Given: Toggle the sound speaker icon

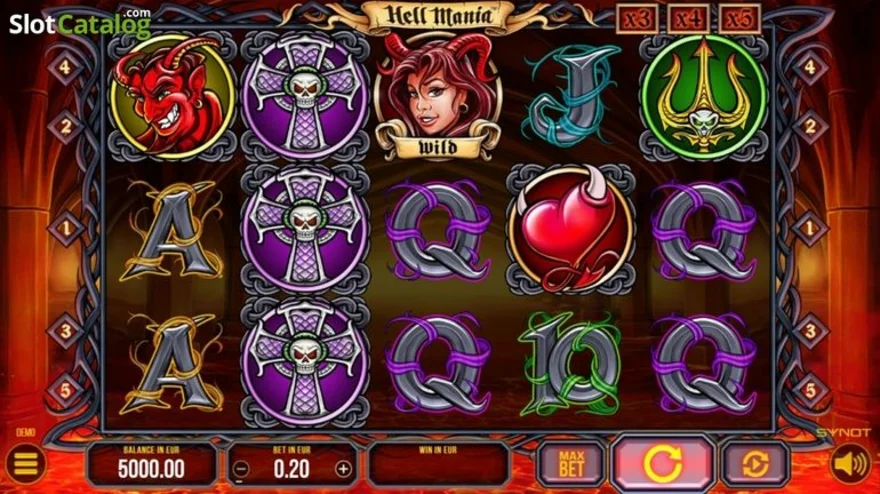Looking at the screenshot, I should tap(851, 464).
